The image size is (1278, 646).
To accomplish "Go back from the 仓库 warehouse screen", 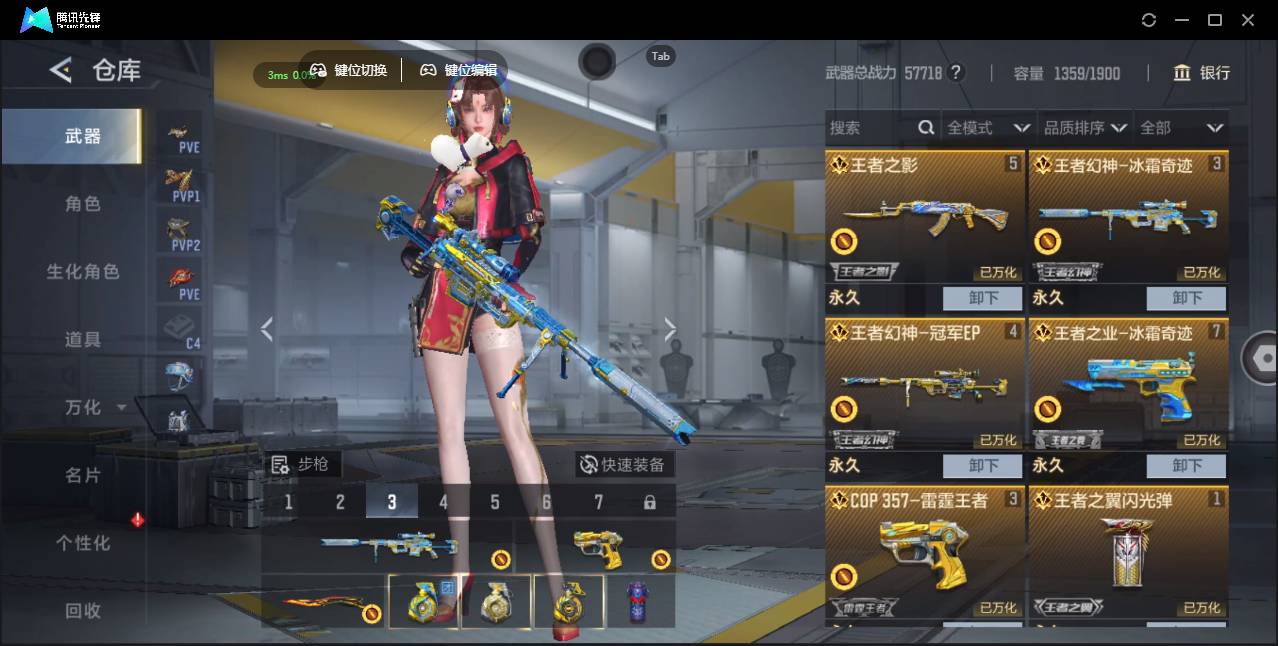I will pos(62,70).
